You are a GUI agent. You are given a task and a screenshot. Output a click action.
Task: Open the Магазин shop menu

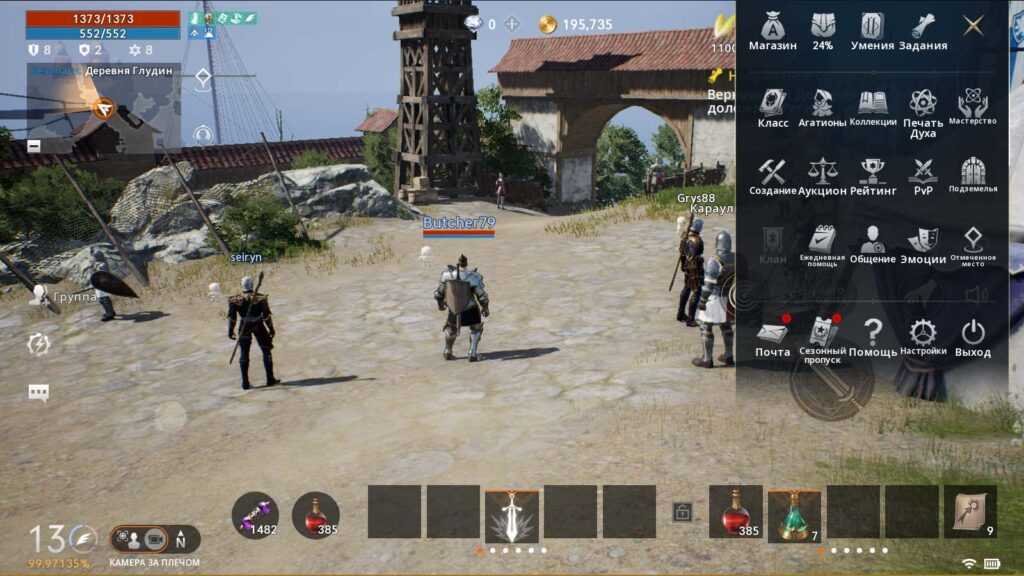772,31
